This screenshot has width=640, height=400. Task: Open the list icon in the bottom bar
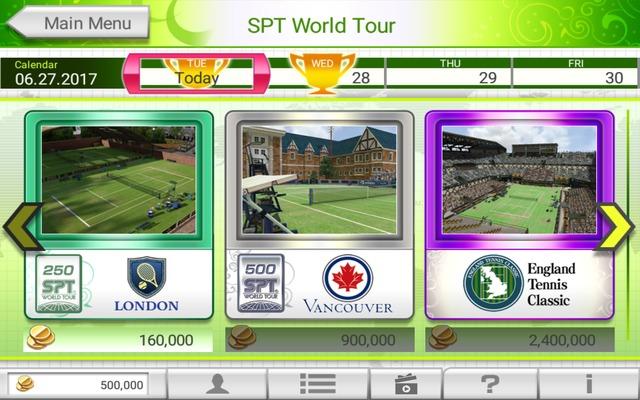317,384
